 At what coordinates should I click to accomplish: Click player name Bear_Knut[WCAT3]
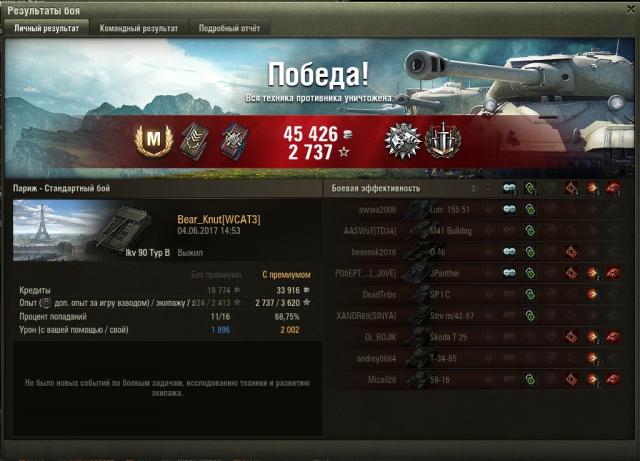(218, 220)
